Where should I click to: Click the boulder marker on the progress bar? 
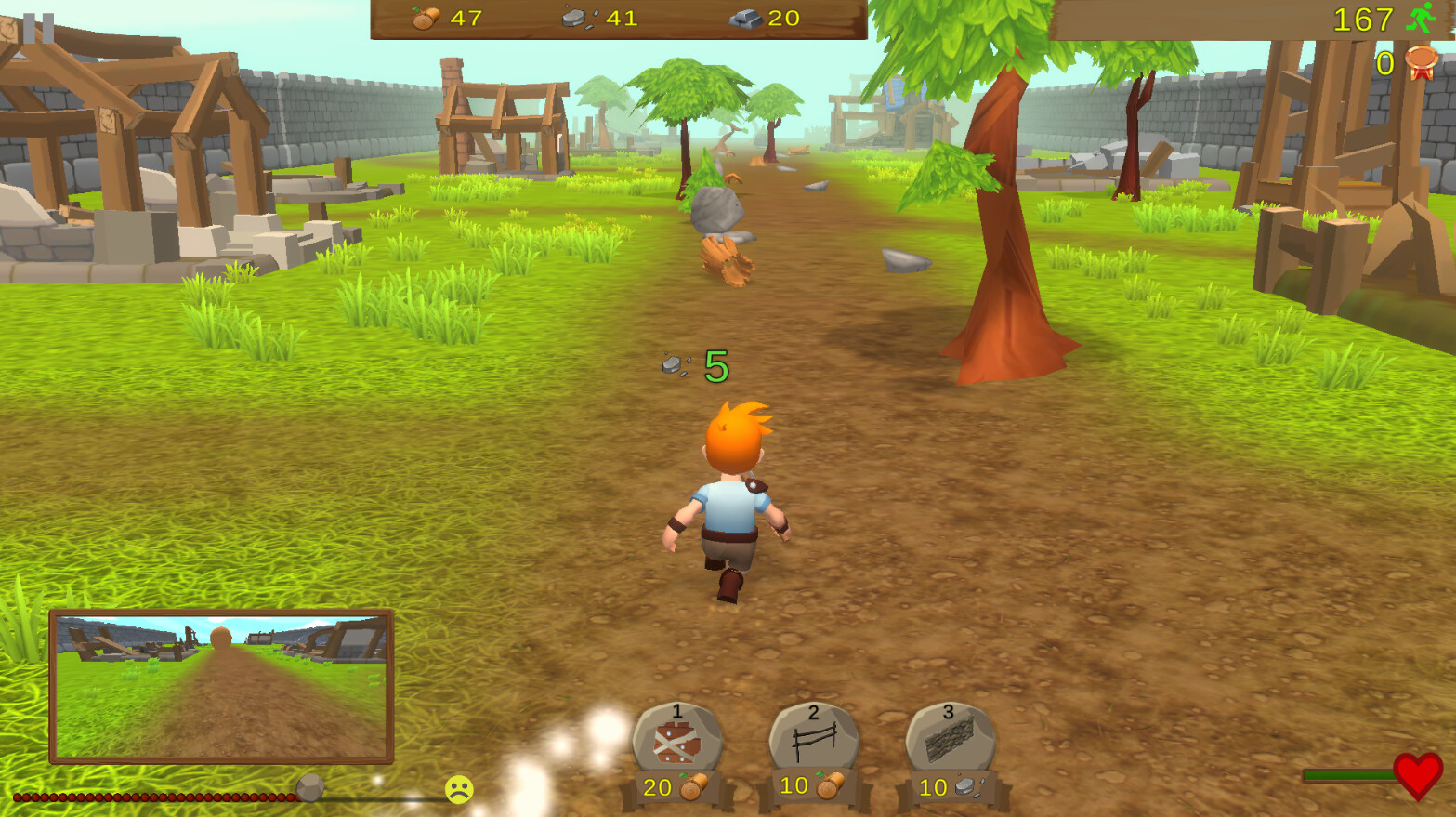[x=309, y=789]
